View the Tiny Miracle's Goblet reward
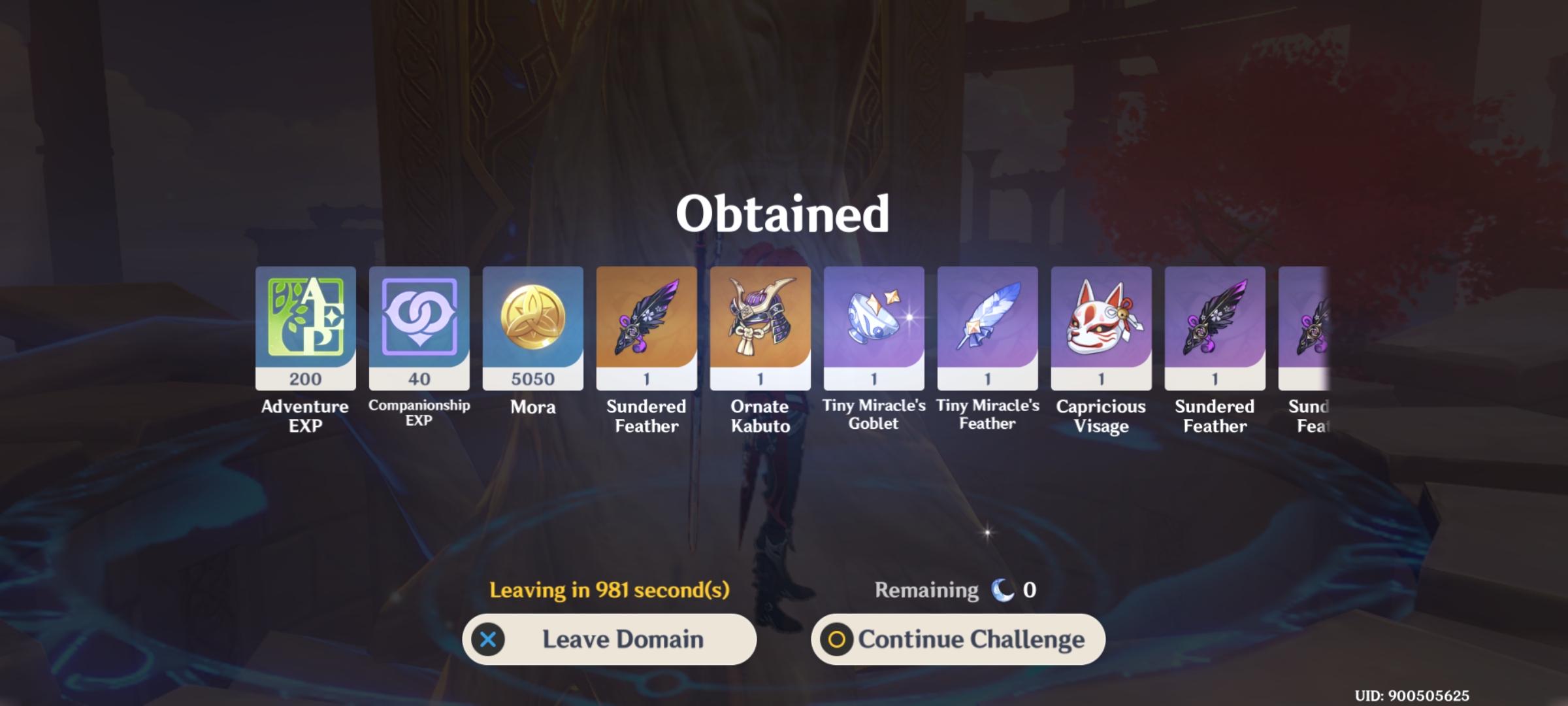Image resolution: width=1568 pixels, height=706 pixels. coord(873,326)
